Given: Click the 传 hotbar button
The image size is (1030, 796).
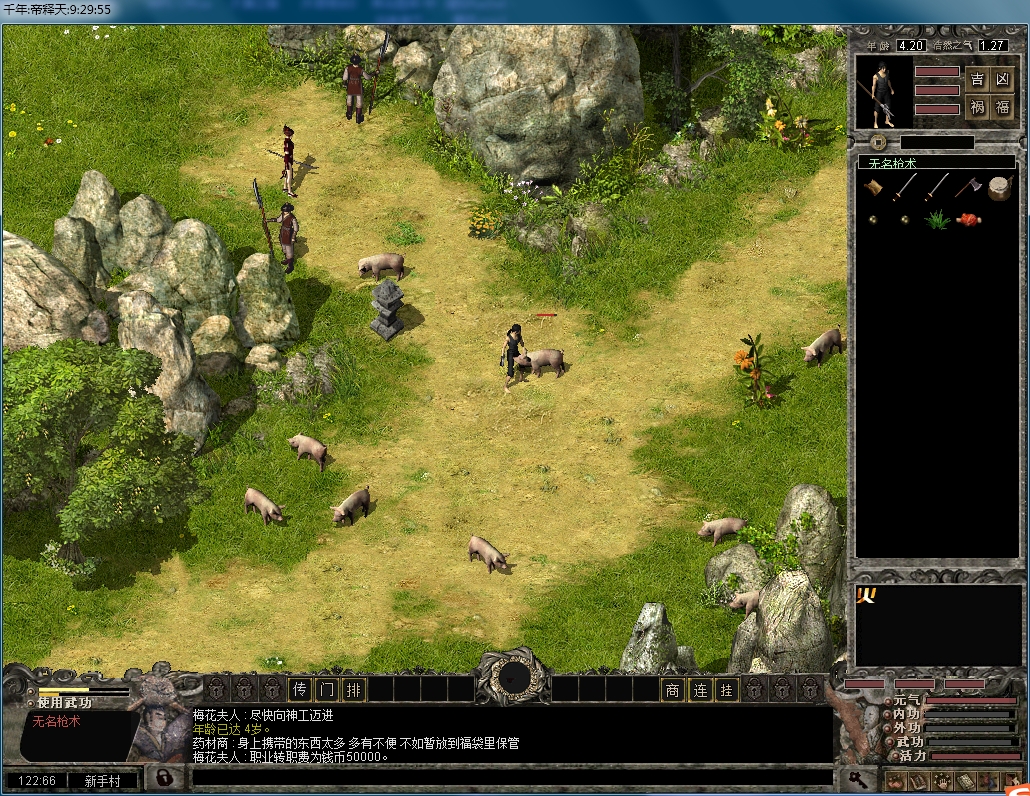Looking at the screenshot, I should [x=300, y=689].
